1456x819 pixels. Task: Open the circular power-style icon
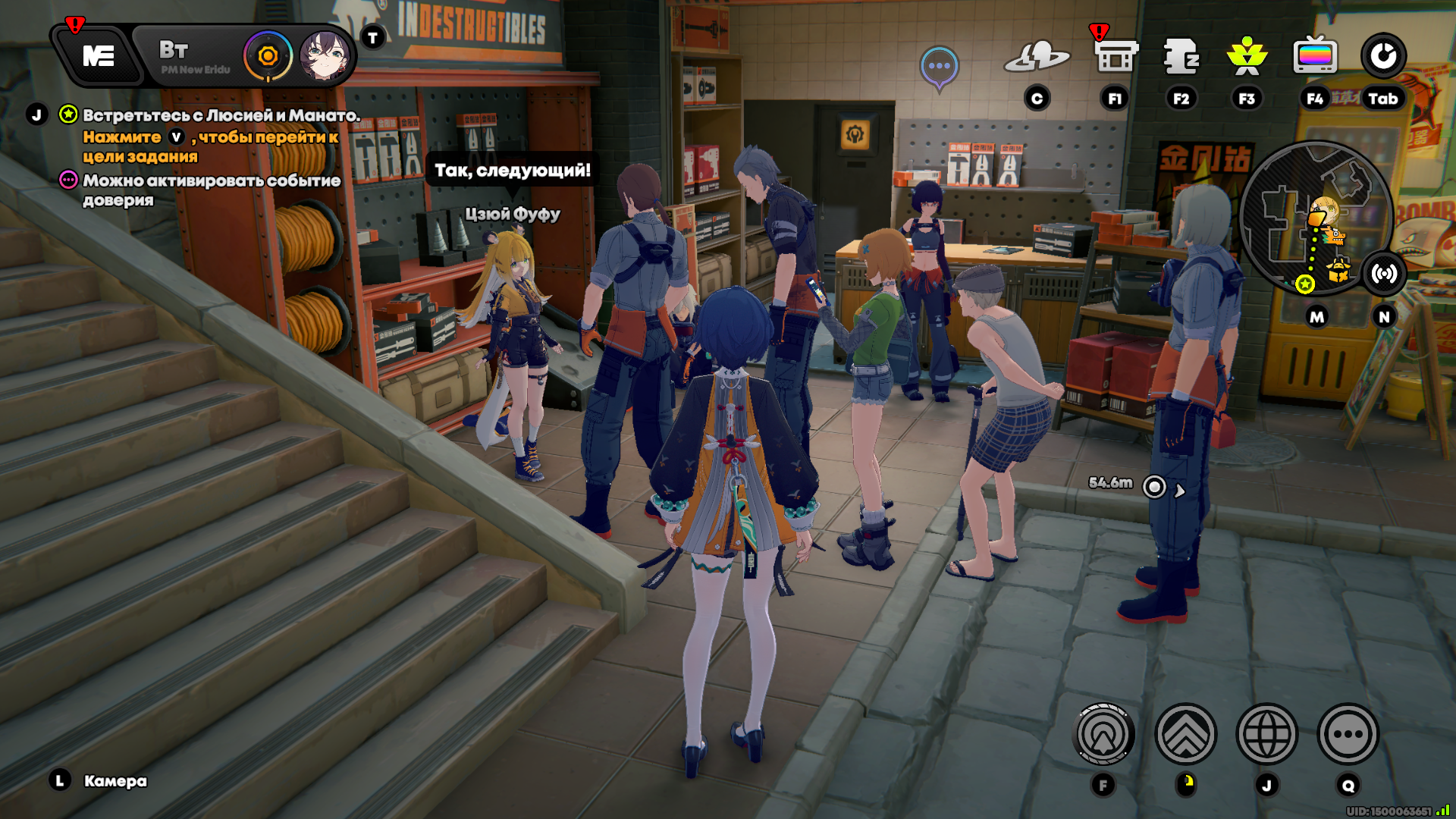coord(1383,56)
